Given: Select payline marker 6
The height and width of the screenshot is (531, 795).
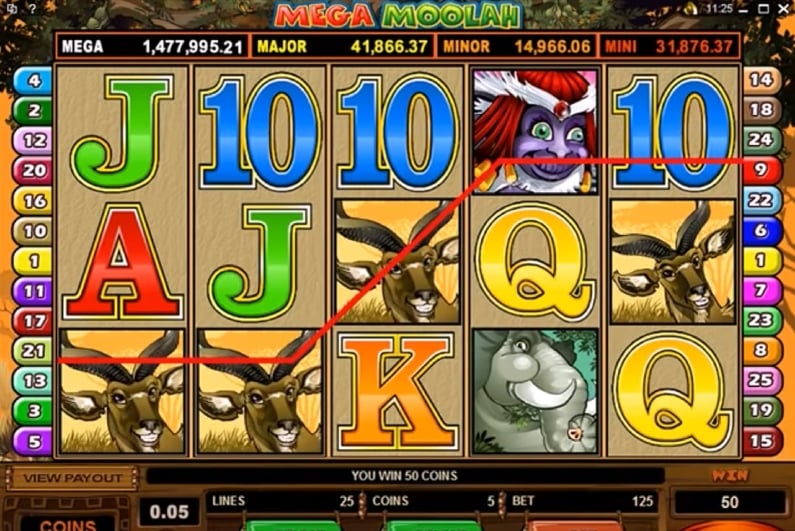Looking at the screenshot, I should tap(761, 231).
